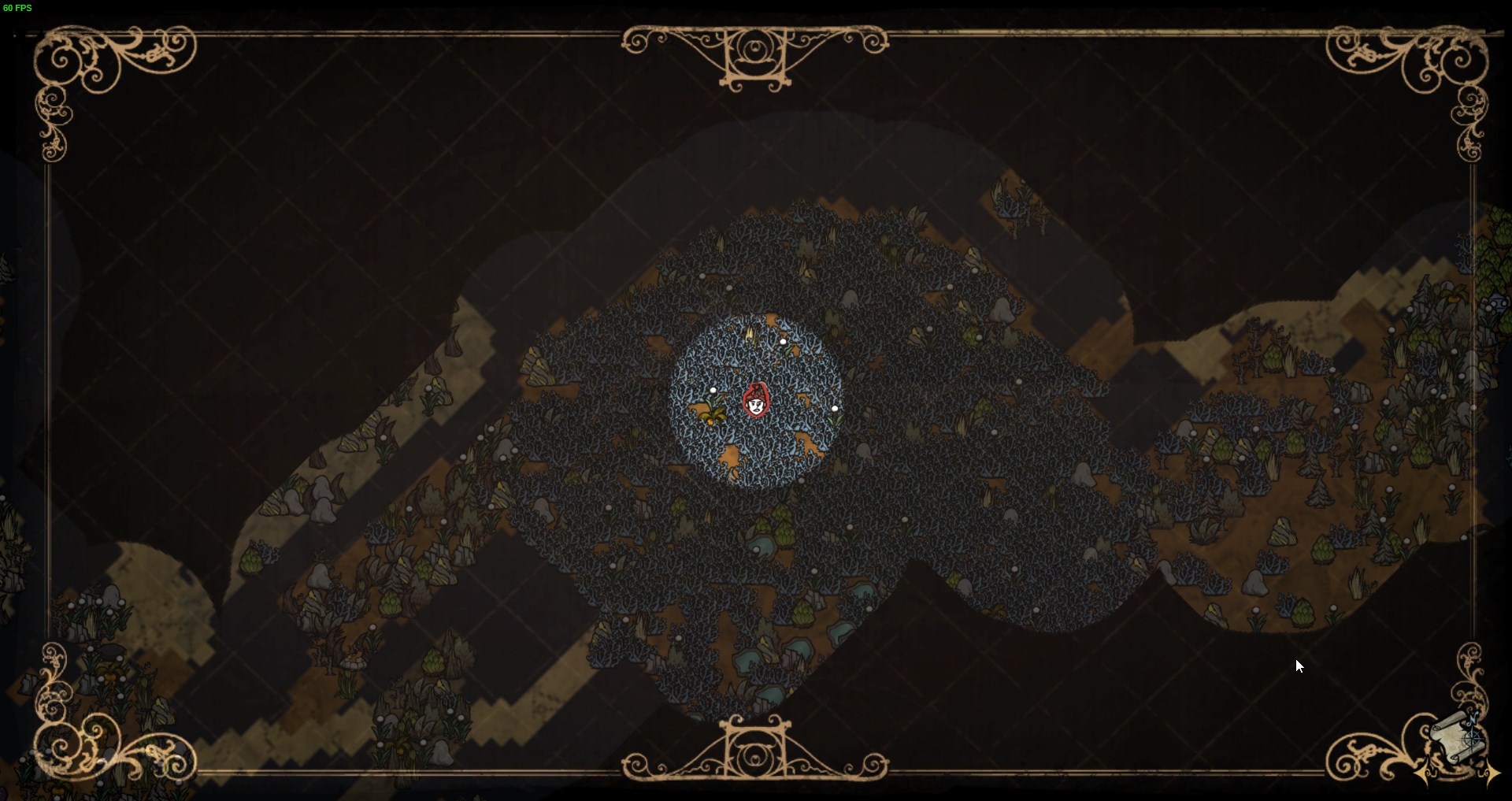Select the character portrait on the map

tap(756, 400)
